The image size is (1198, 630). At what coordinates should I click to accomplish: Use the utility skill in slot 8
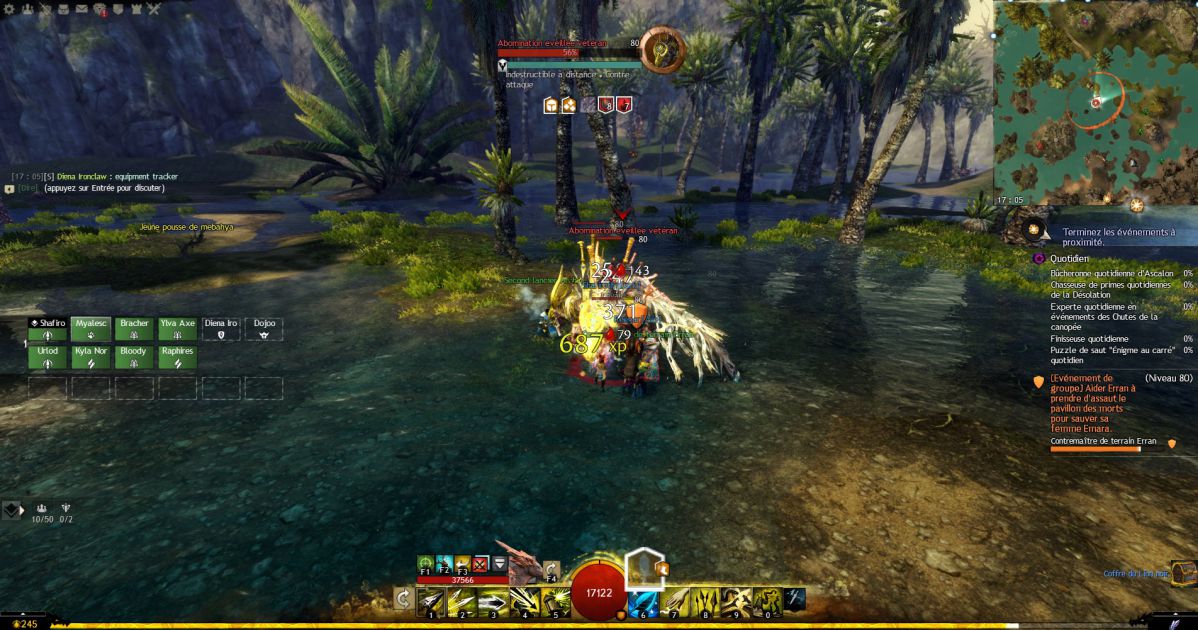tap(705, 600)
